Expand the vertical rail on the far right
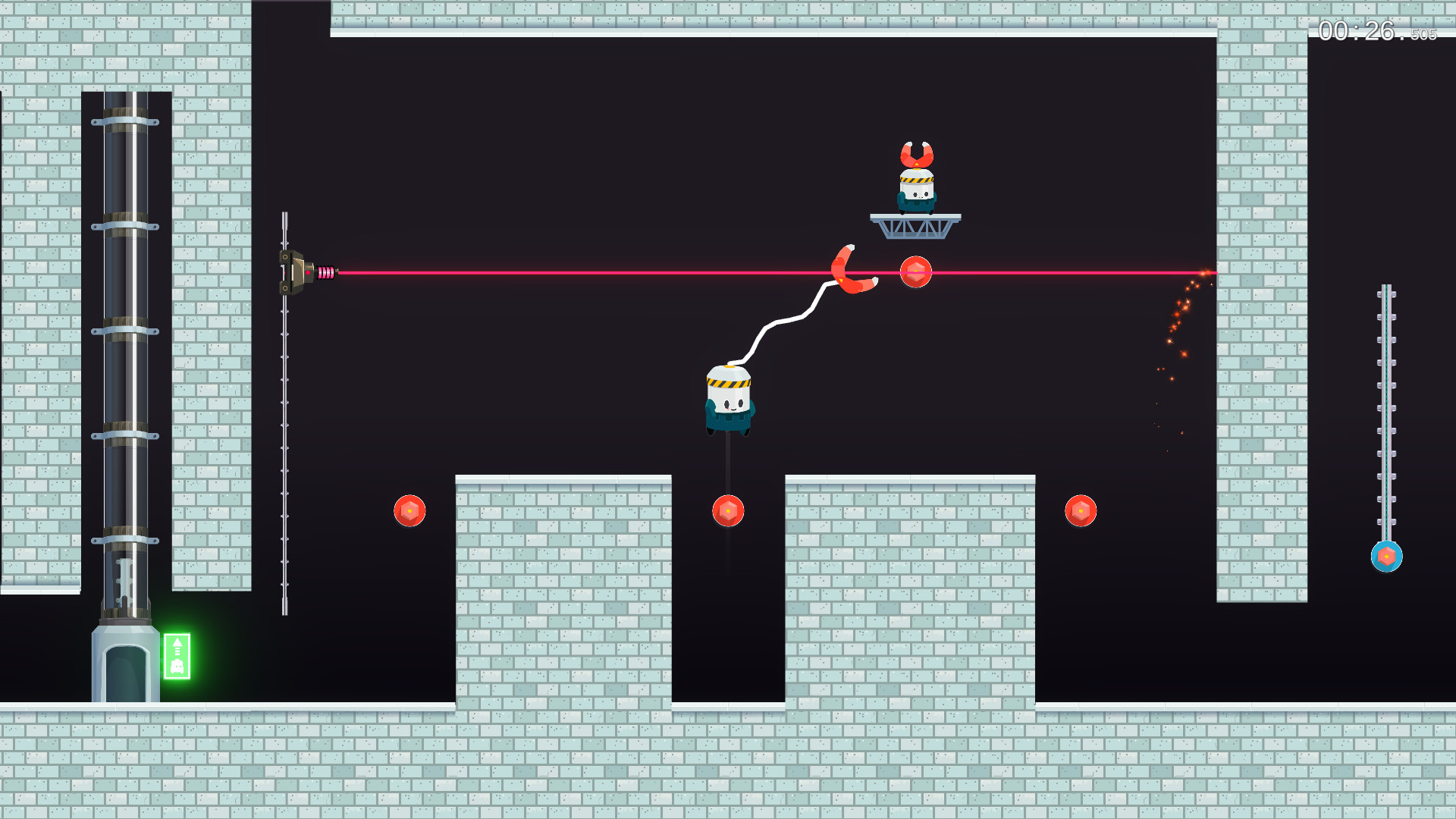 pos(1388,417)
